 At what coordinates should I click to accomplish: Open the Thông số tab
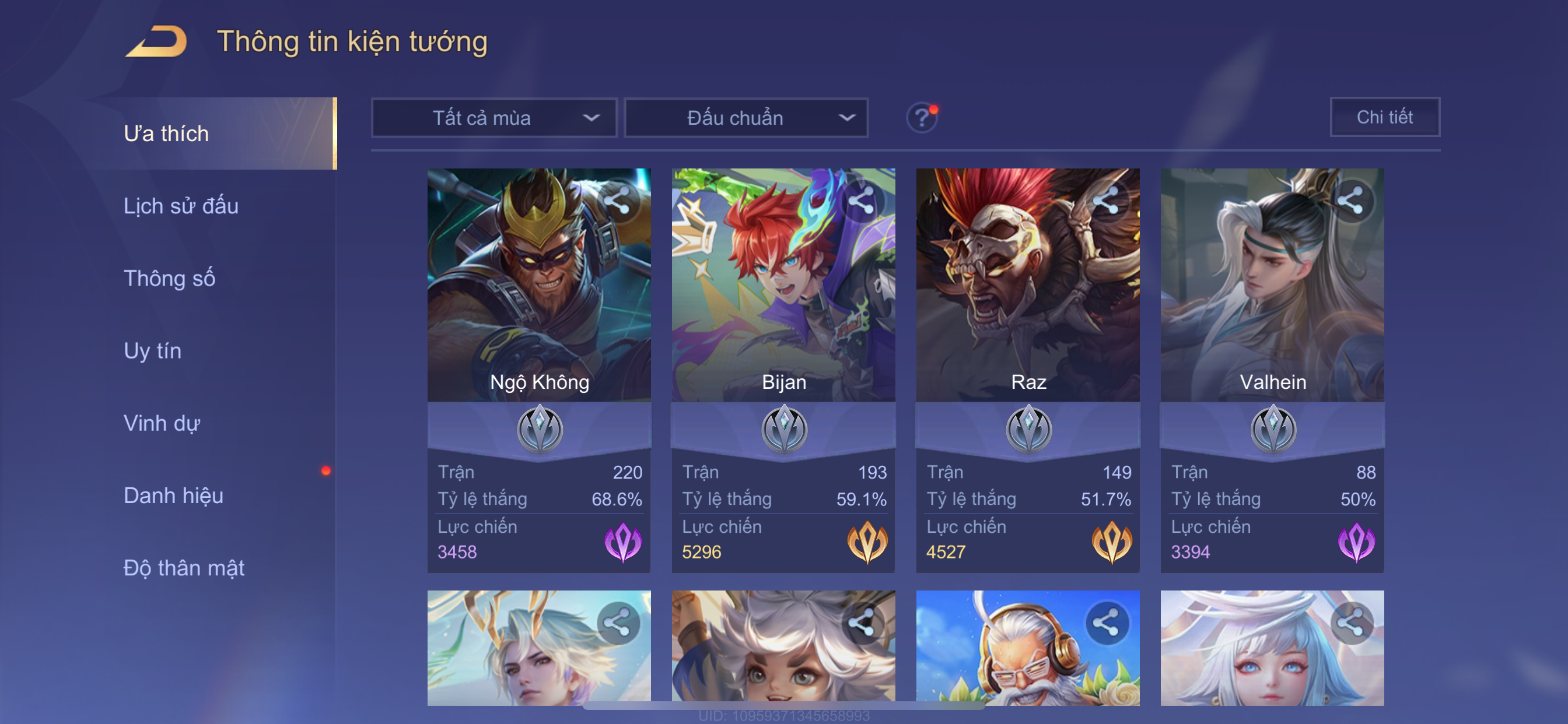[169, 279]
